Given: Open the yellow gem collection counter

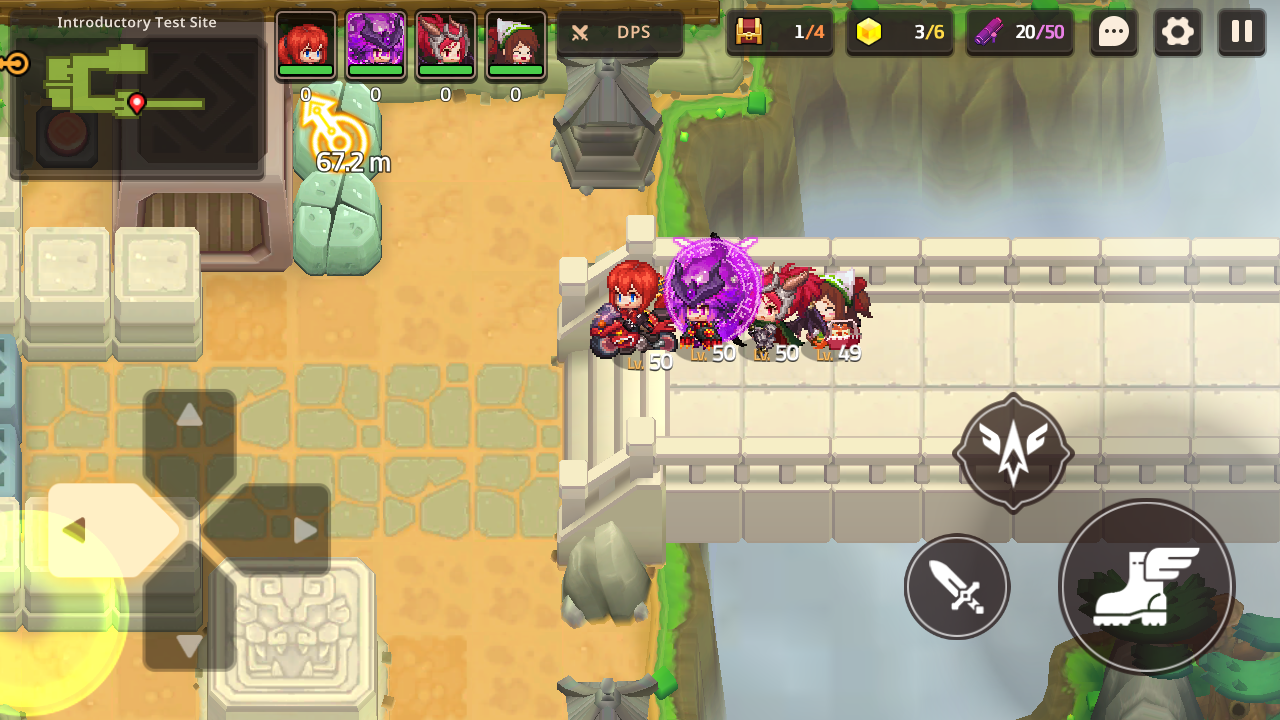Looking at the screenshot, I should (x=899, y=32).
